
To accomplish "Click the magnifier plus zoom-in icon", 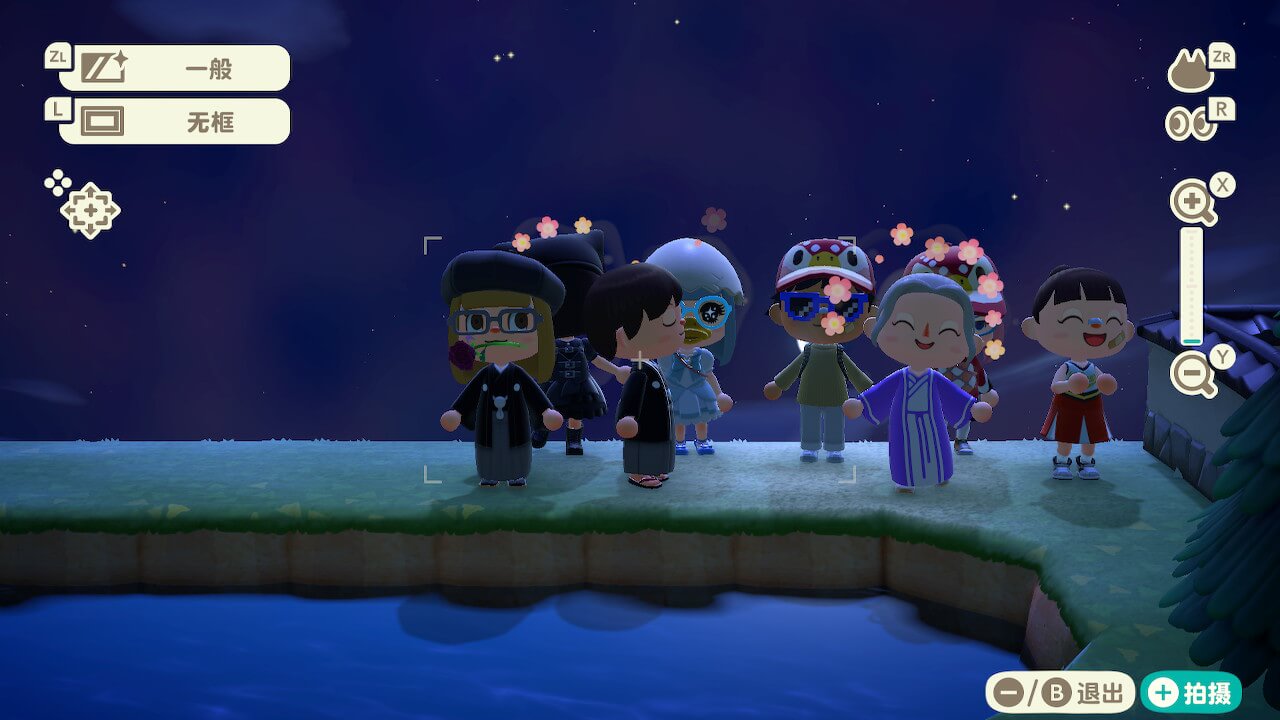I will point(1192,203).
